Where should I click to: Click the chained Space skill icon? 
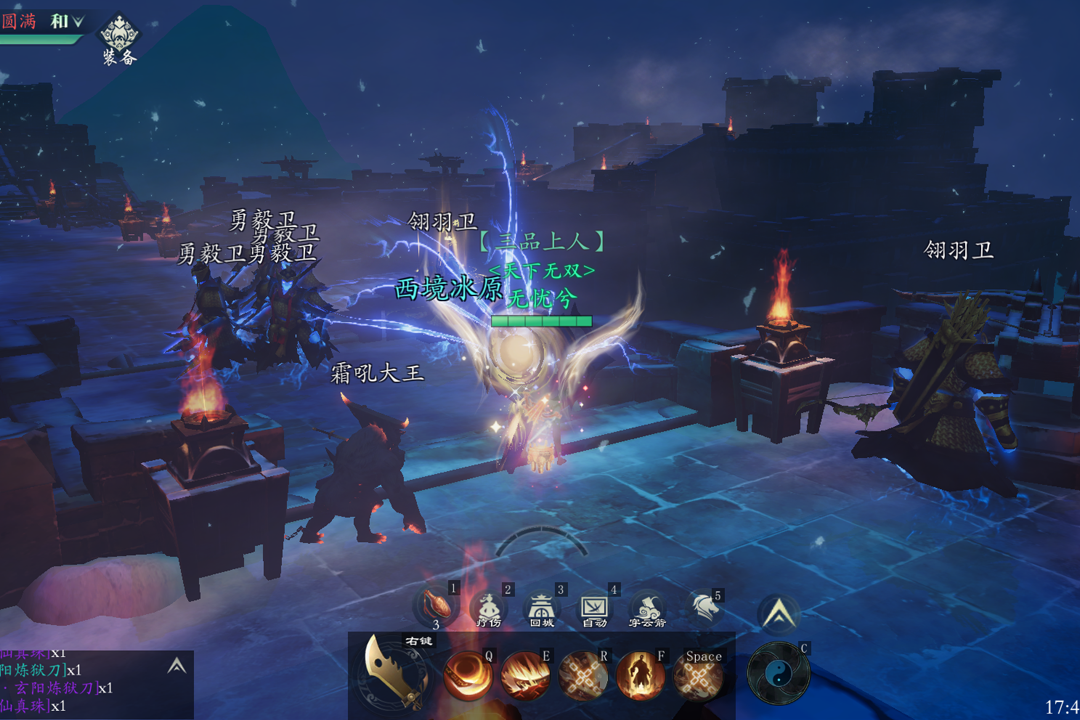[698, 677]
